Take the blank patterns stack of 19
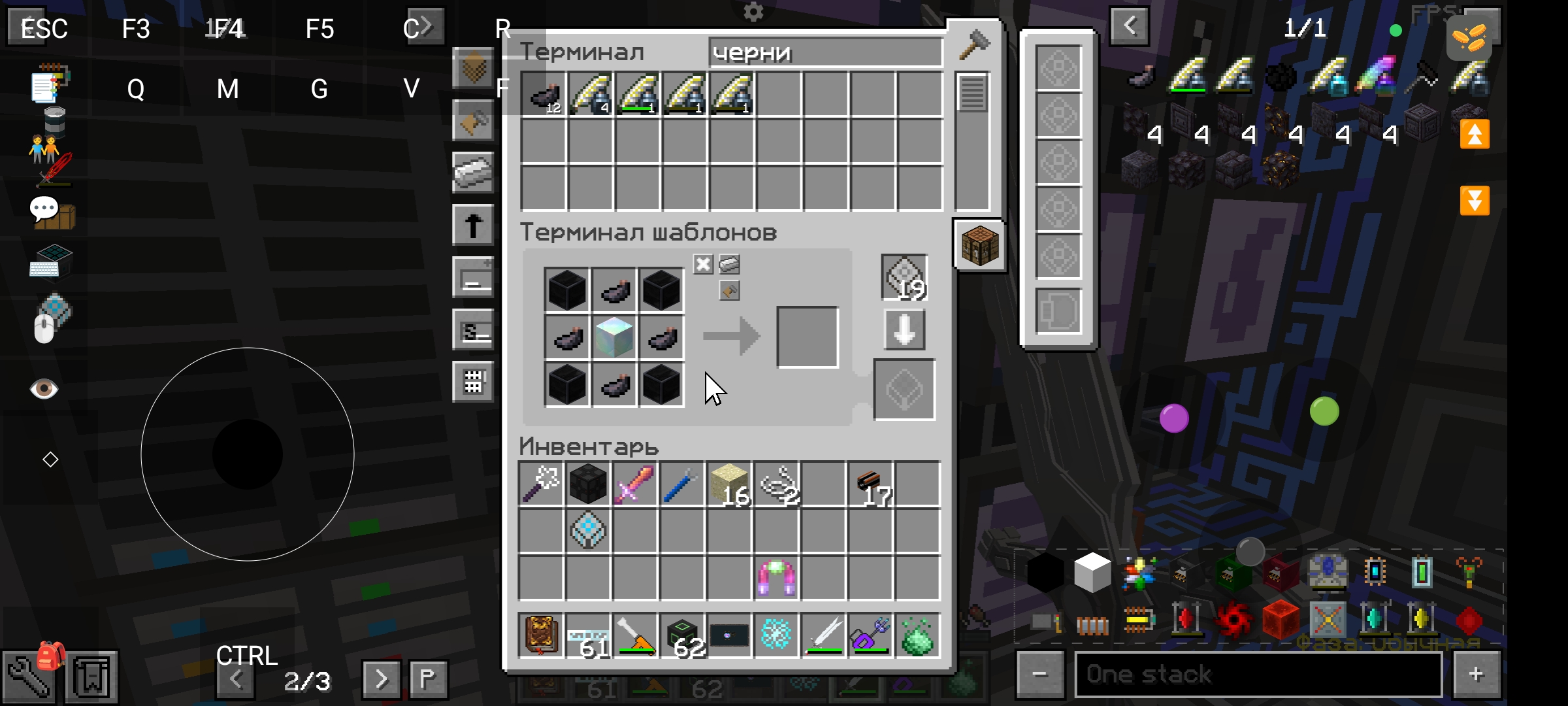The width and height of the screenshot is (1568, 706). pos(904,277)
